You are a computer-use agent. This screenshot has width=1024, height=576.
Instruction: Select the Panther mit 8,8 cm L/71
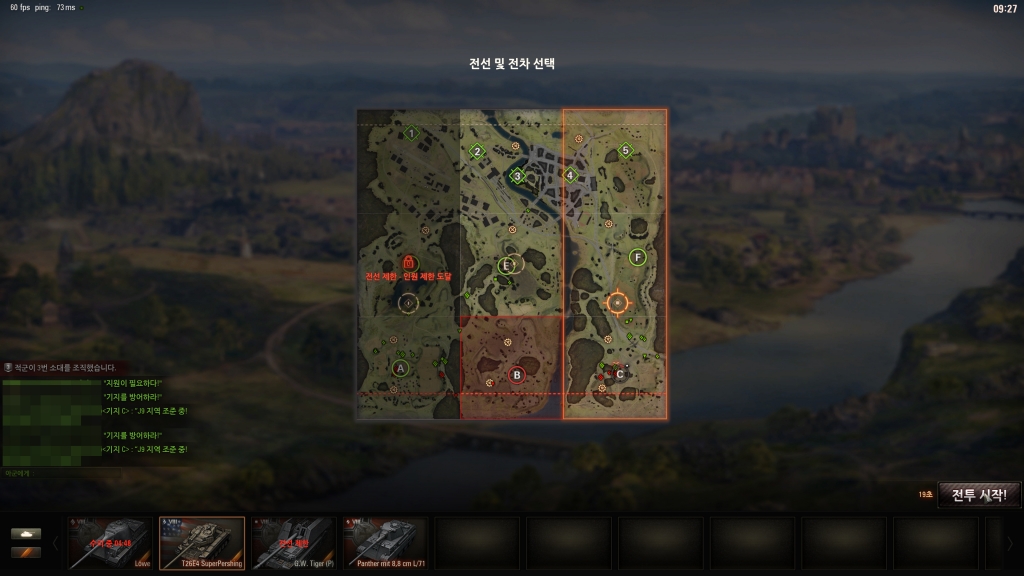pos(385,542)
